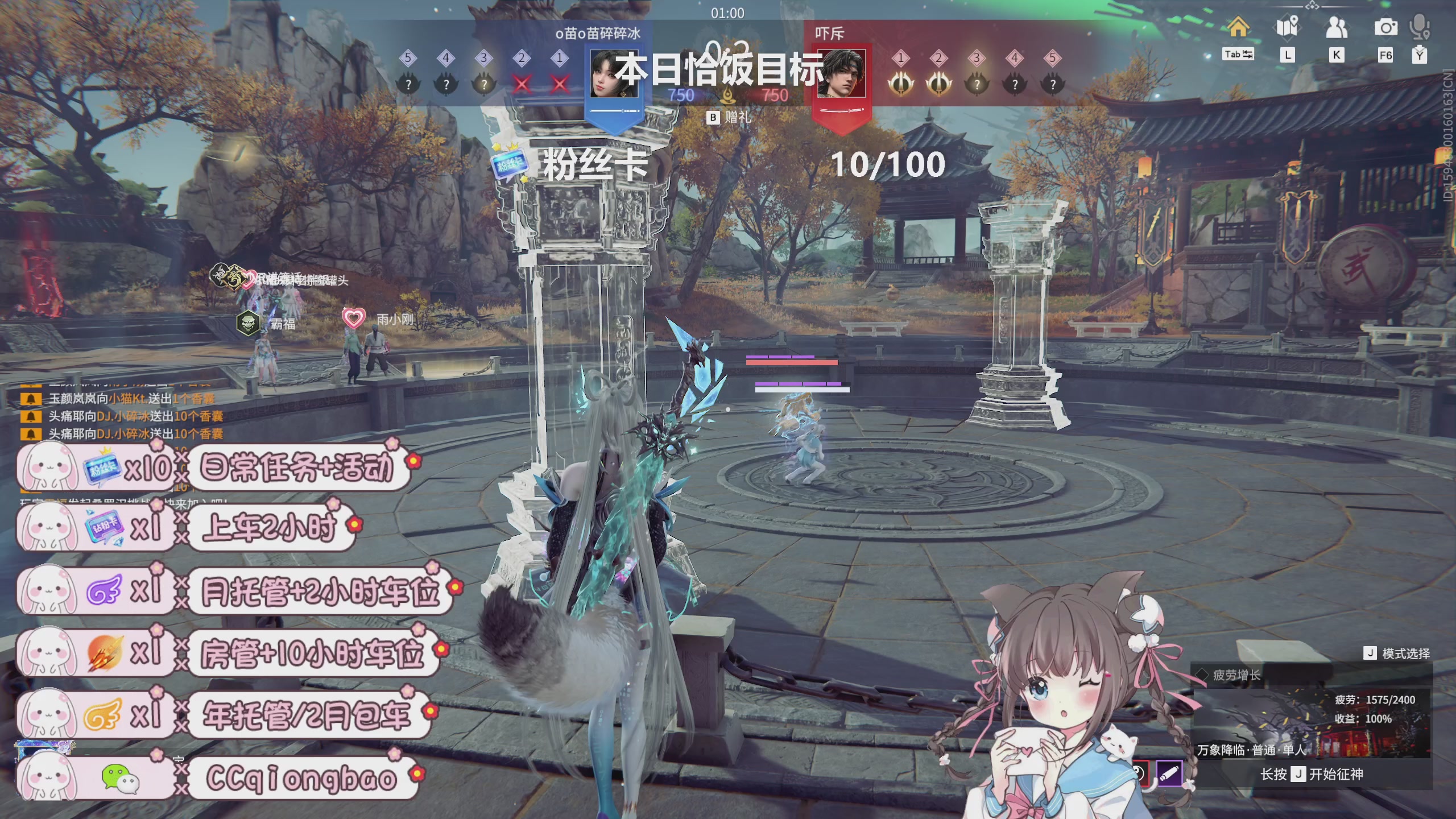Viewport: 1456px width, 819px height.
Task: Toggle HUD display with the Tab switch icon
Action: pos(1238,54)
